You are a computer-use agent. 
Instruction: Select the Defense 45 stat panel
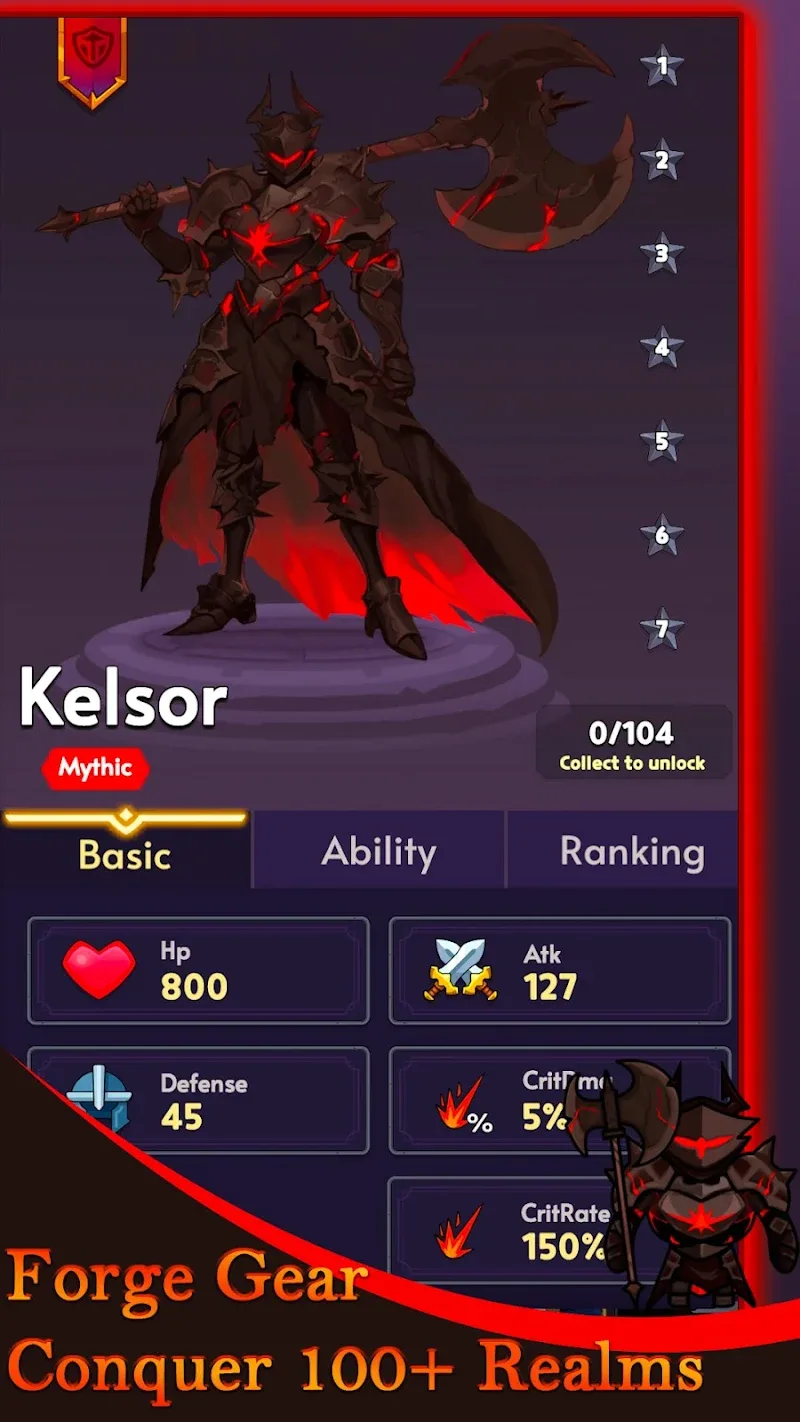point(198,1100)
